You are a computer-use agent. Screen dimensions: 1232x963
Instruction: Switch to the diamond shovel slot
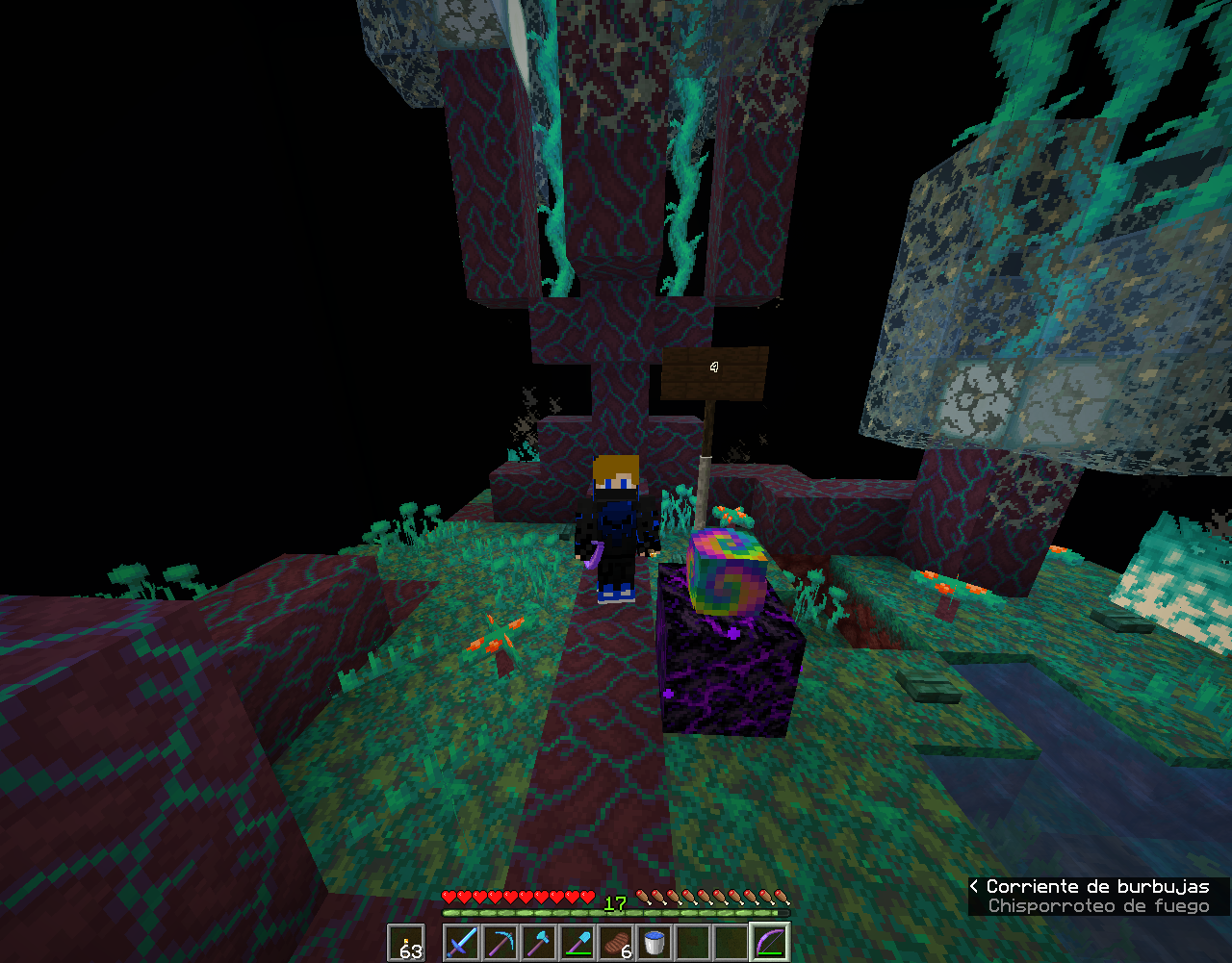coord(577,942)
